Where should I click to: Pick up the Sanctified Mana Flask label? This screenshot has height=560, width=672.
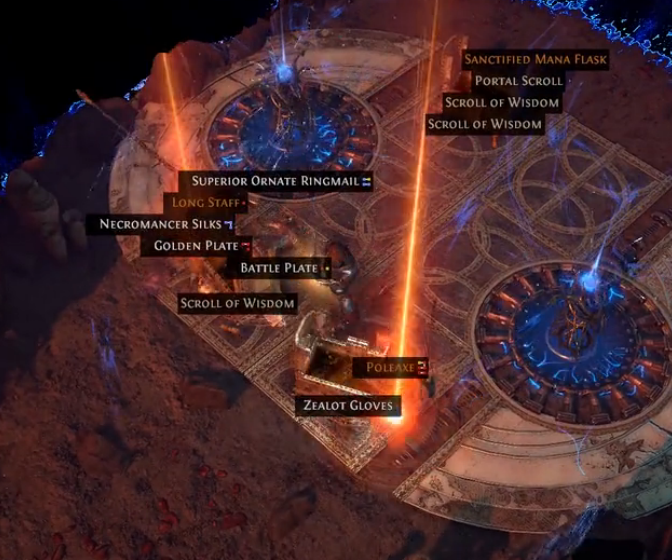coord(535,59)
